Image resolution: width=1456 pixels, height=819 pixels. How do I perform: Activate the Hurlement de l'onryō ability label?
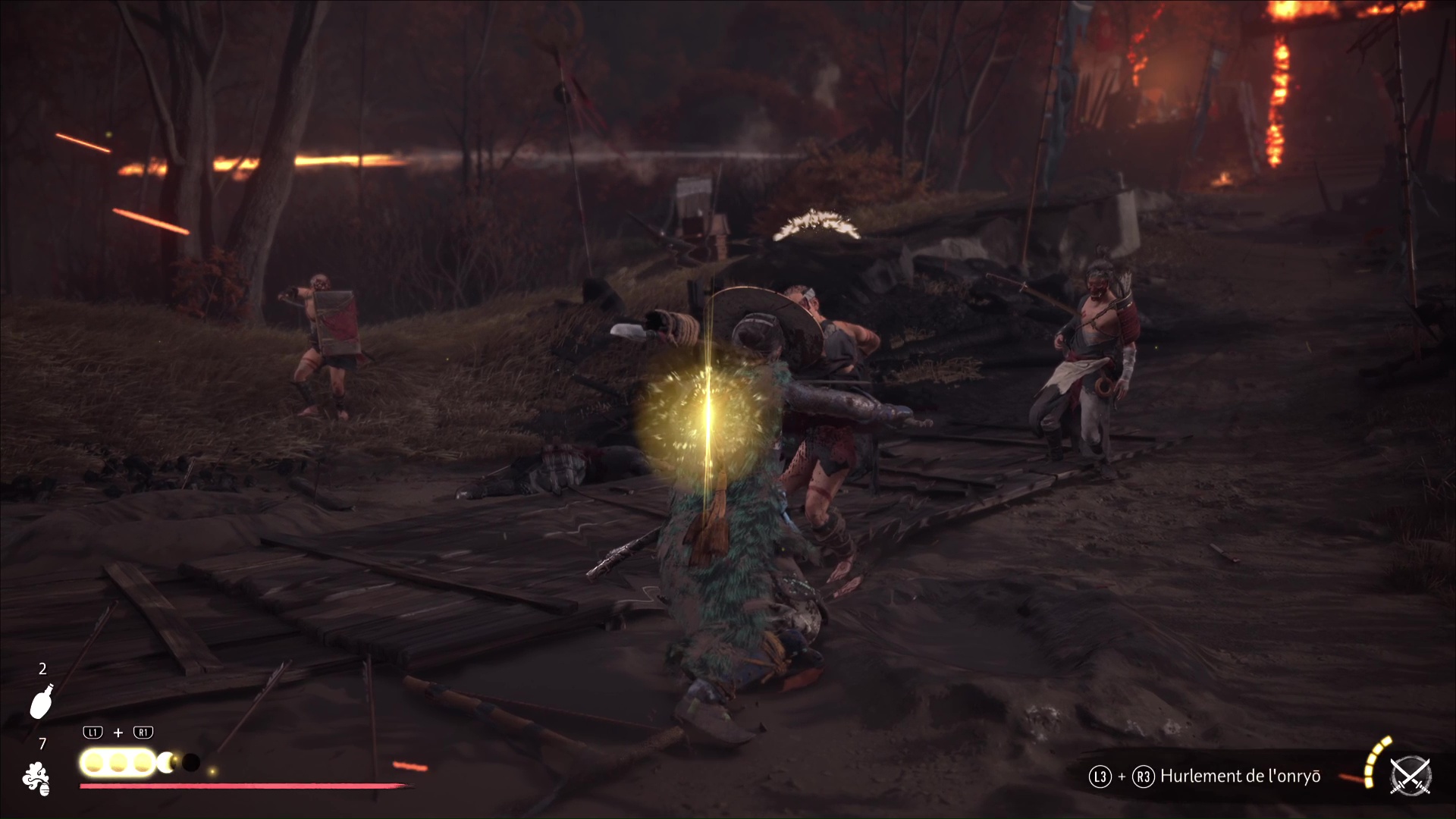click(1240, 776)
